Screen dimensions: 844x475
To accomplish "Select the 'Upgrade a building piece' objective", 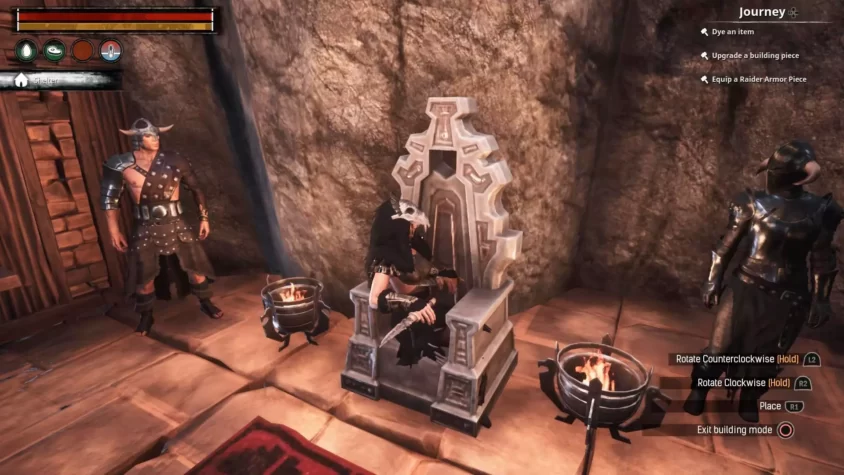I will (x=755, y=55).
